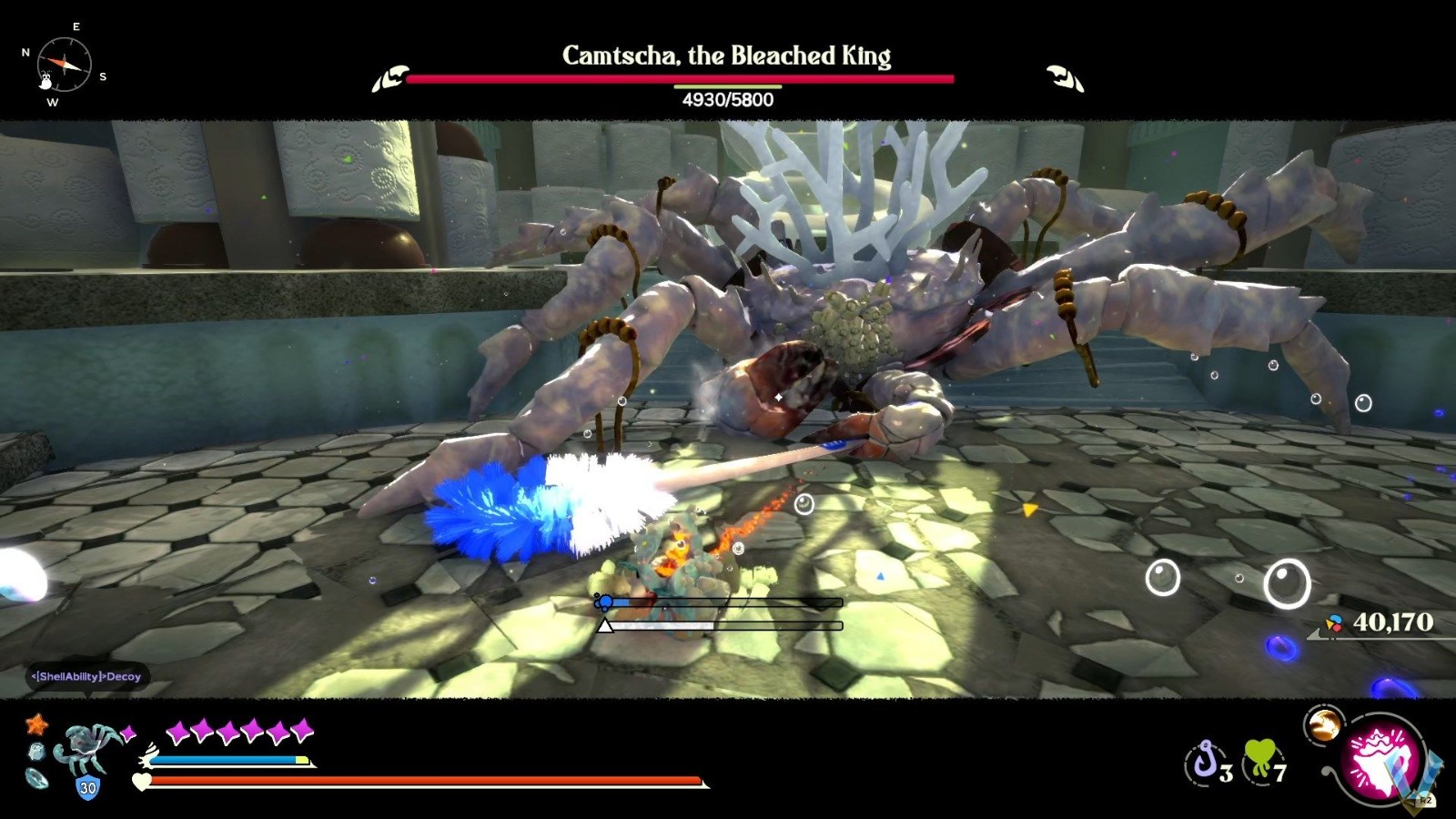Click the R2 button prompt label
Screen dimensions: 1456x819
click(1425, 799)
